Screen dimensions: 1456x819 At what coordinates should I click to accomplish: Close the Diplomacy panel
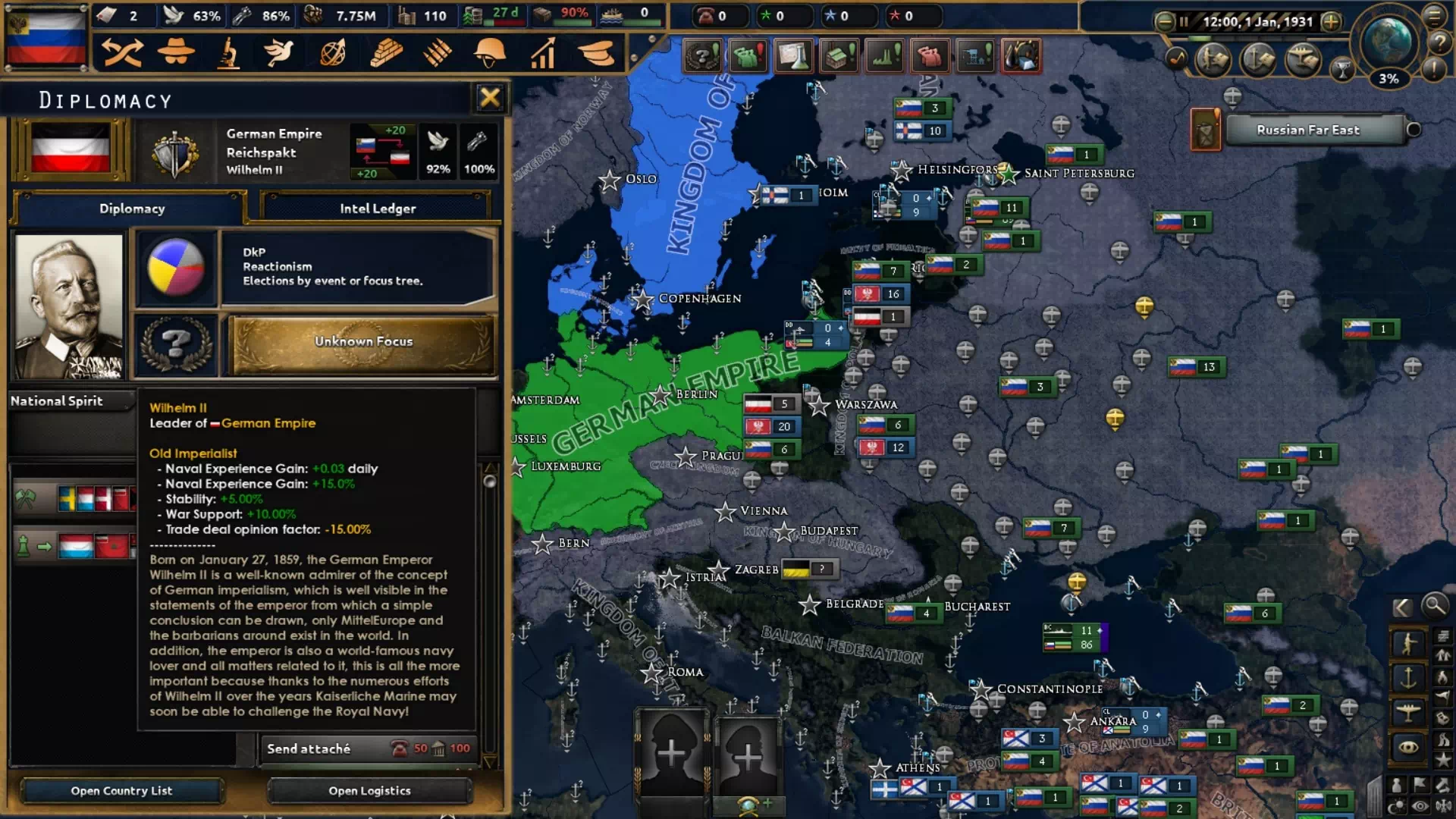point(489,97)
